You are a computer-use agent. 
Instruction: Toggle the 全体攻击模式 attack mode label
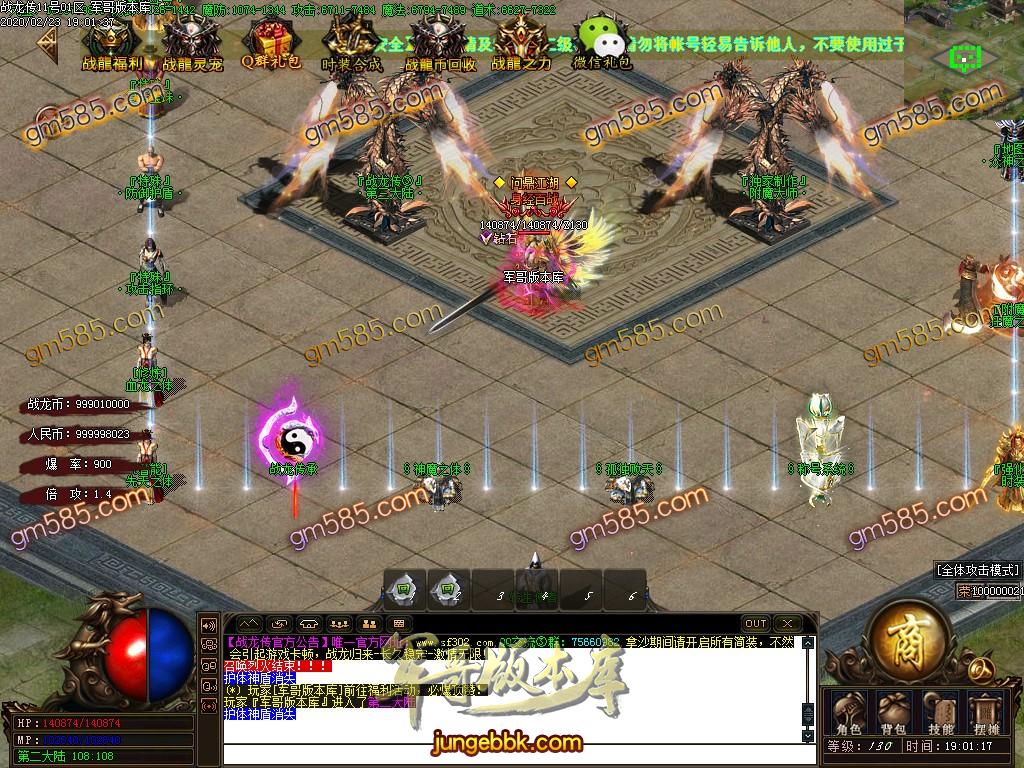coord(977,570)
